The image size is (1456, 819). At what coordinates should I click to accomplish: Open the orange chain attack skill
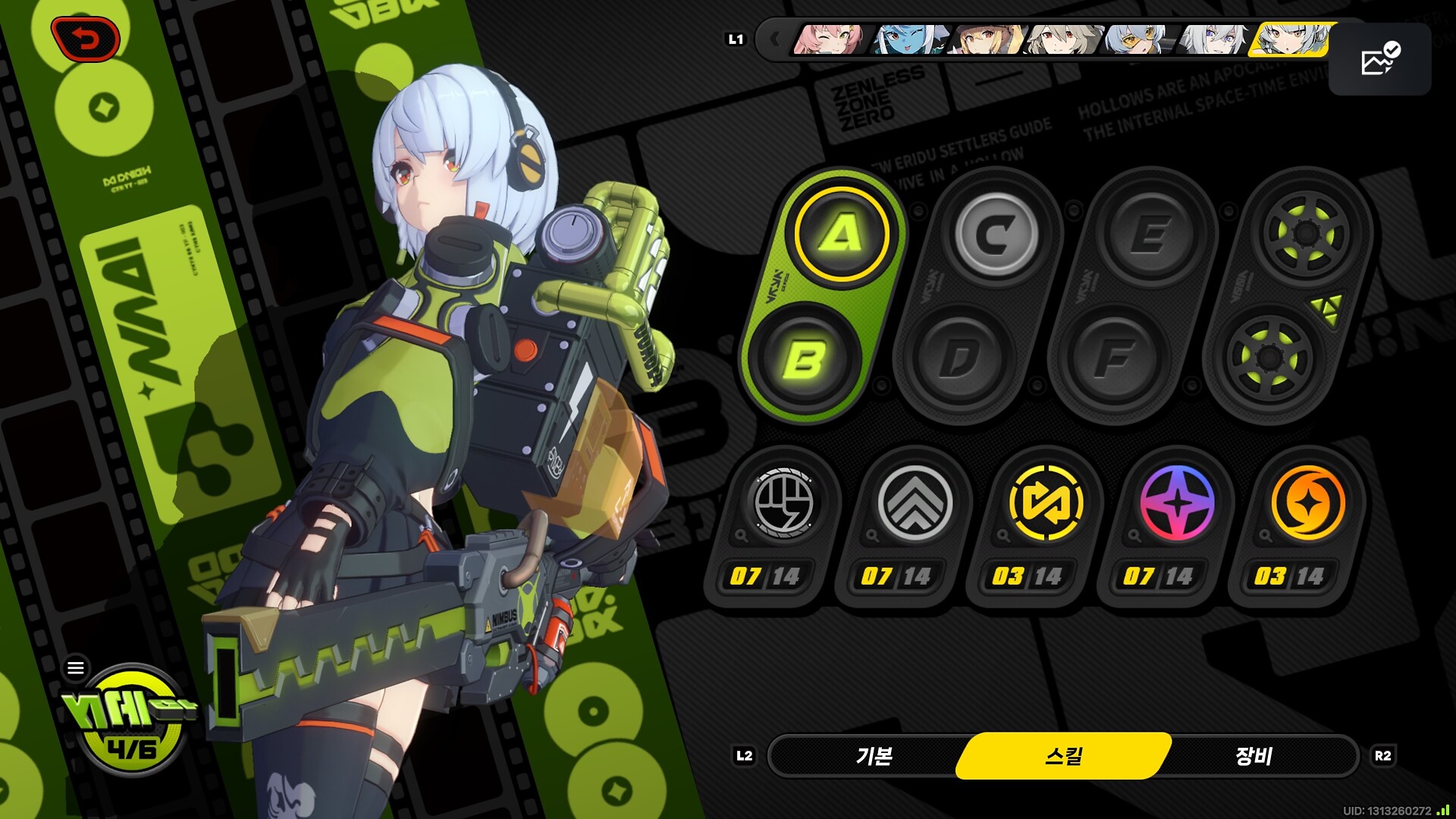[1308, 504]
